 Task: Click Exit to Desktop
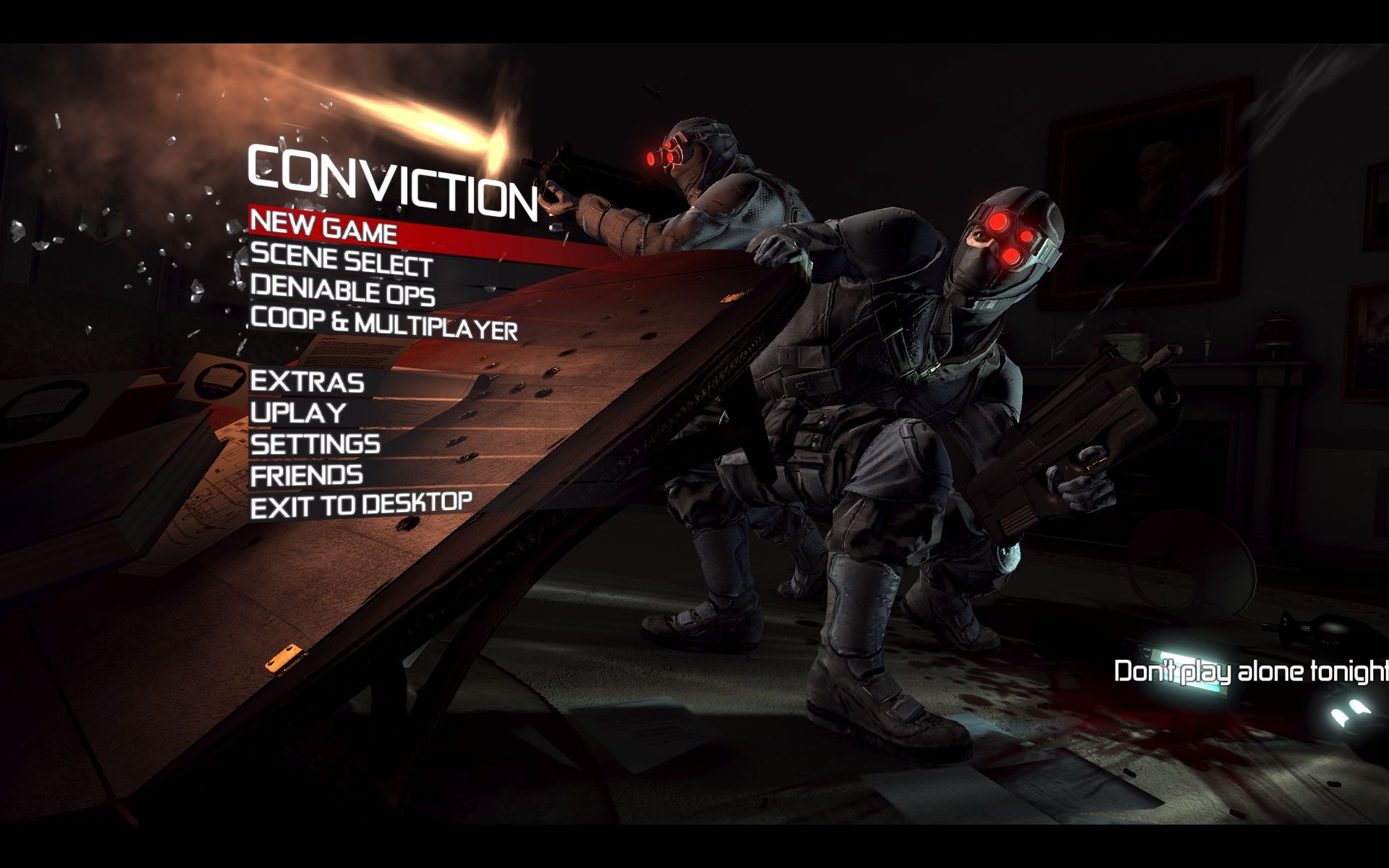click(361, 505)
